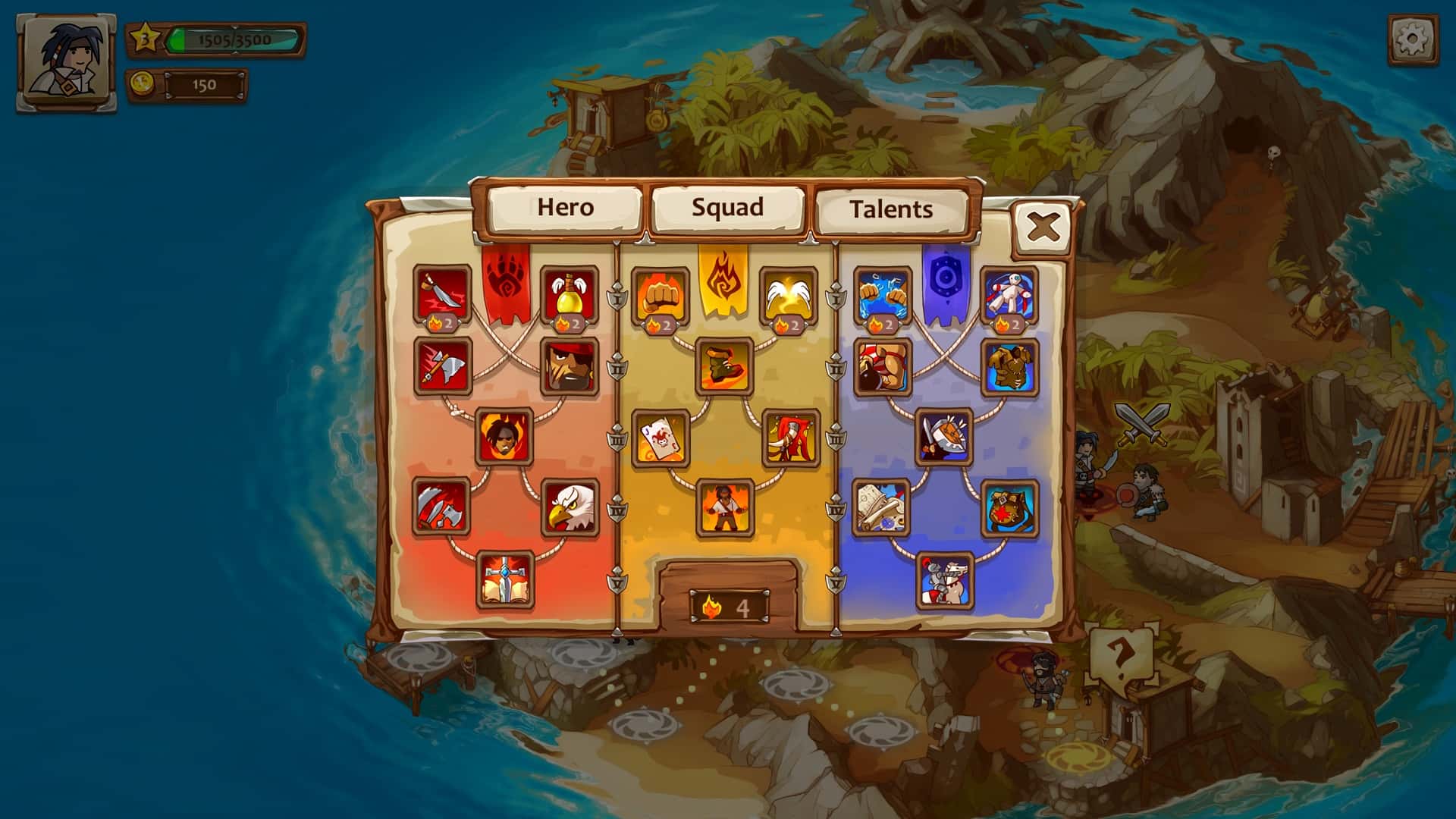Click the eagle talent icon
Viewport: 1456px width, 819px height.
click(x=568, y=504)
